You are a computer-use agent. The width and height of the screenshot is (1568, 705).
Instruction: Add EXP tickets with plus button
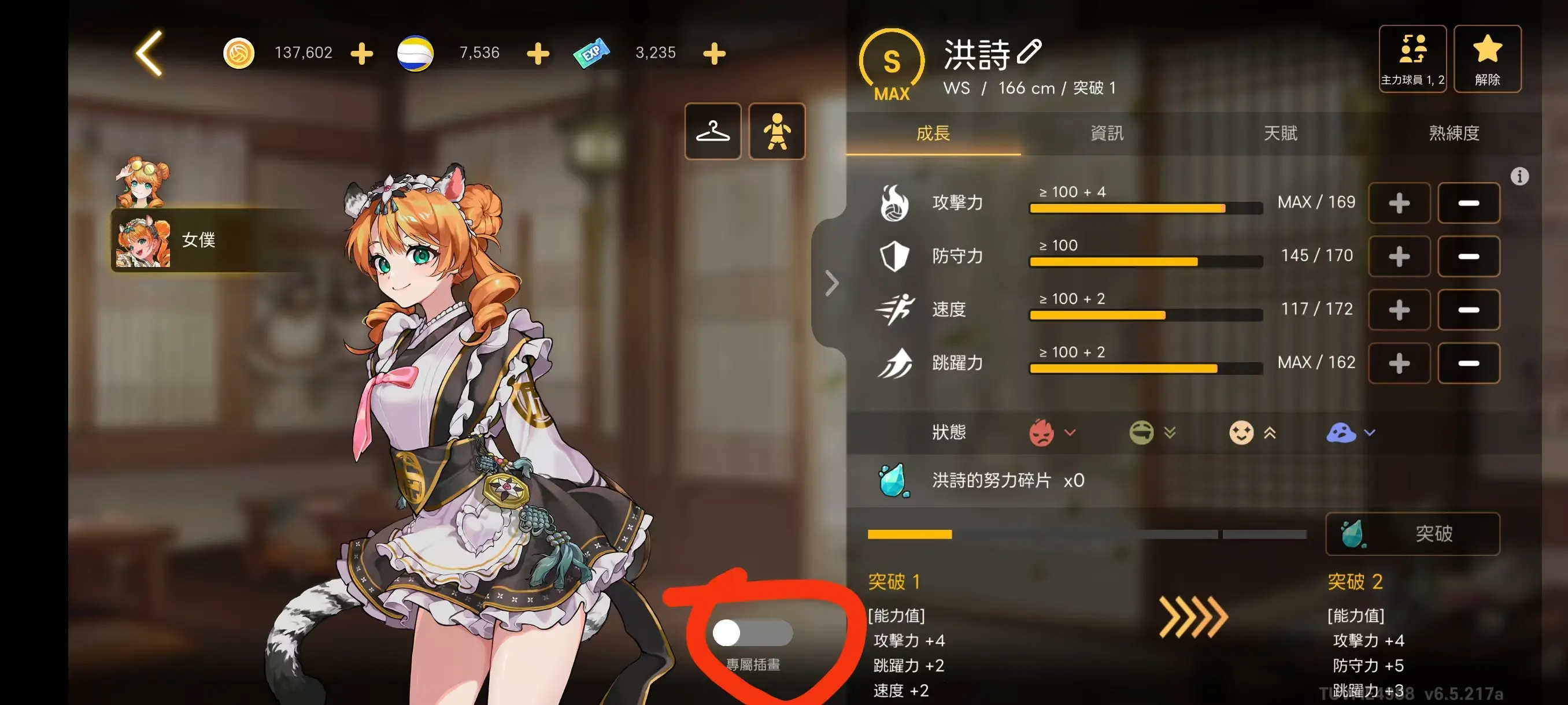[714, 54]
